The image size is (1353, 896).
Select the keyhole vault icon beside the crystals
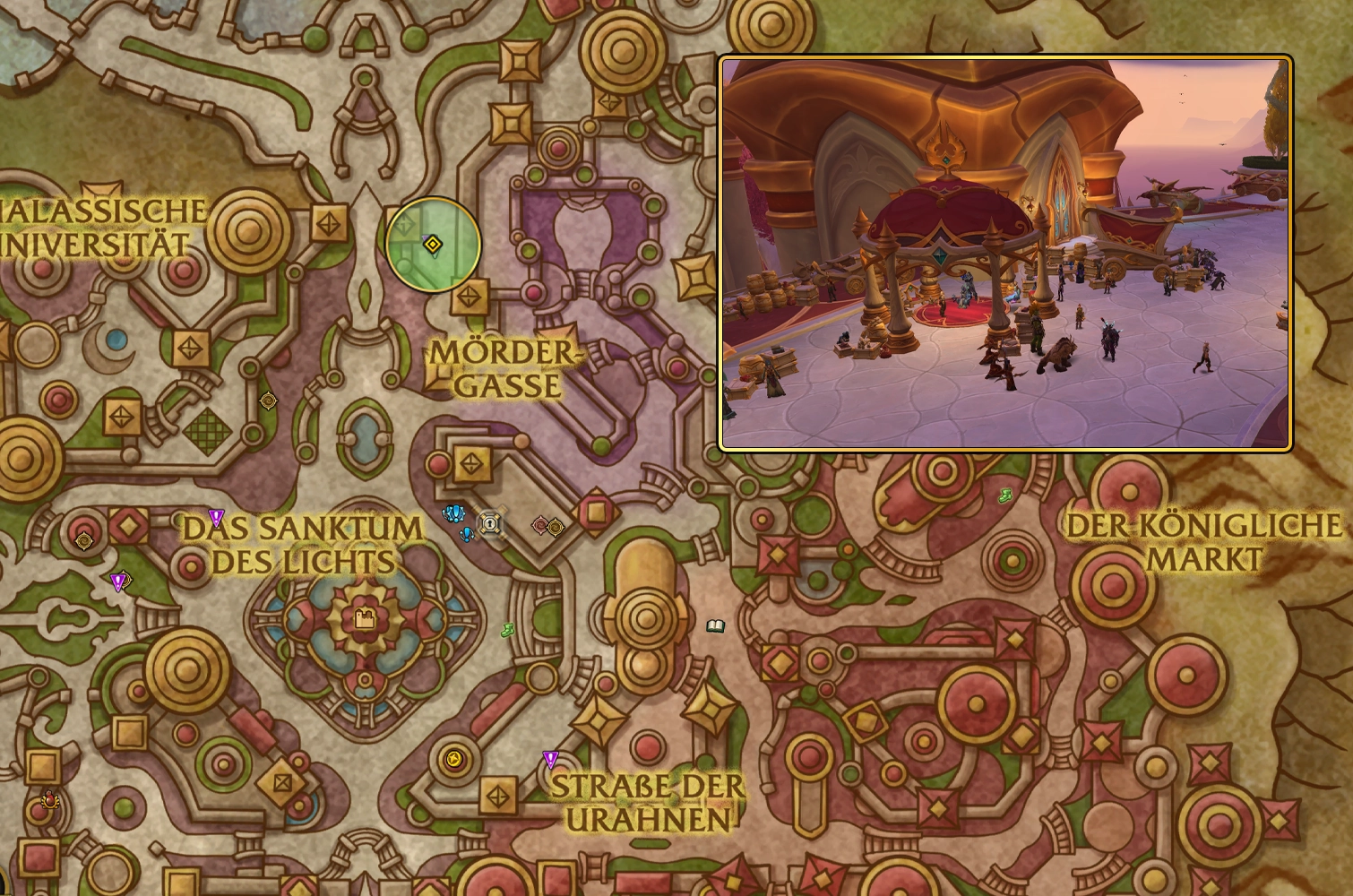[x=491, y=524]
